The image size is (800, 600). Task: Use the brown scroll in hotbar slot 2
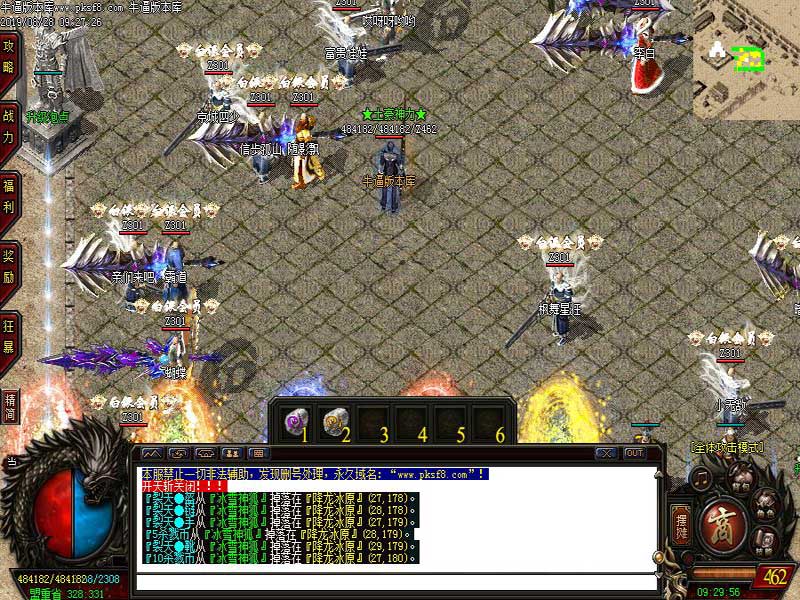click(x=335, y=419)
